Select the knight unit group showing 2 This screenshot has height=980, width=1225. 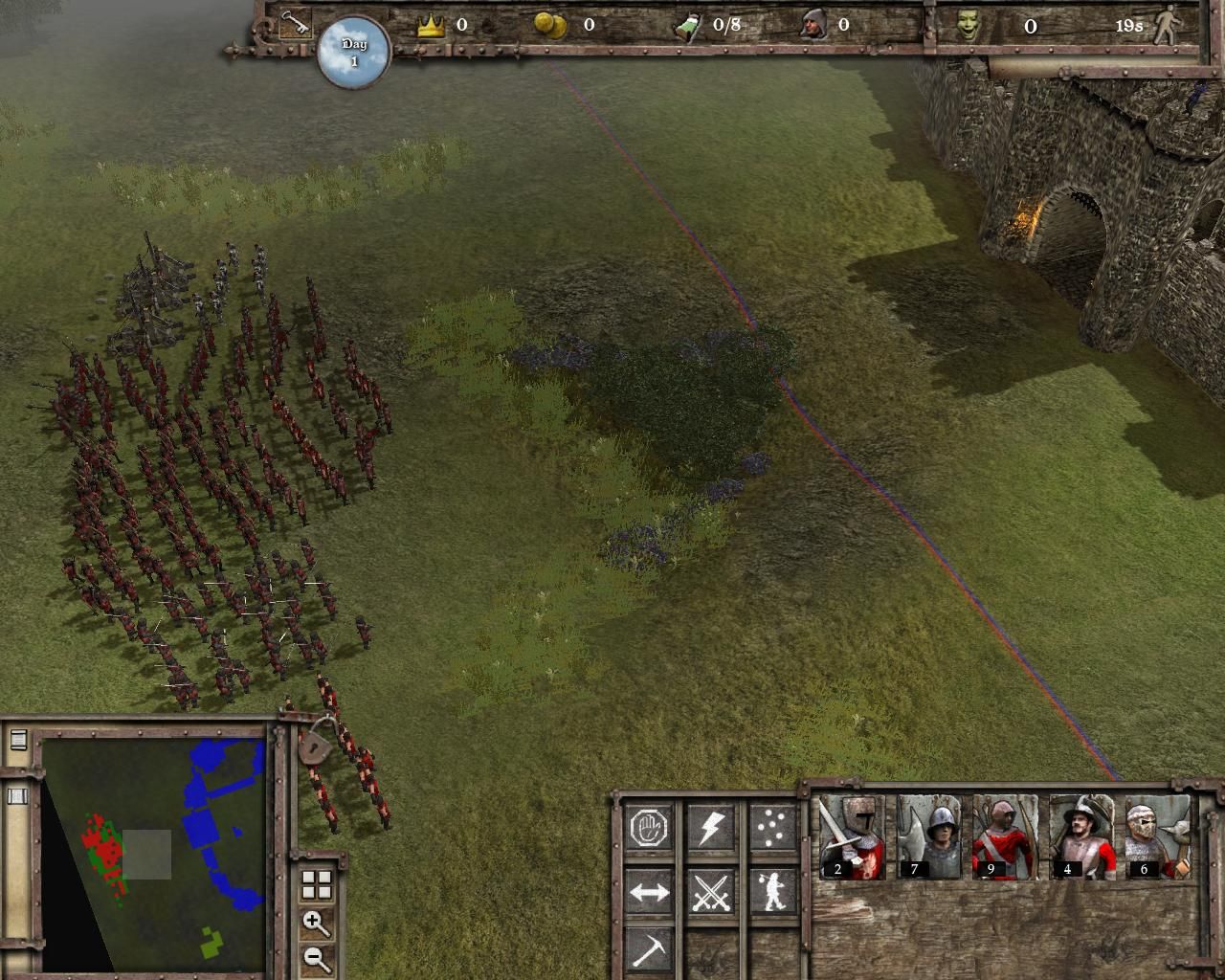coord(852,837)
